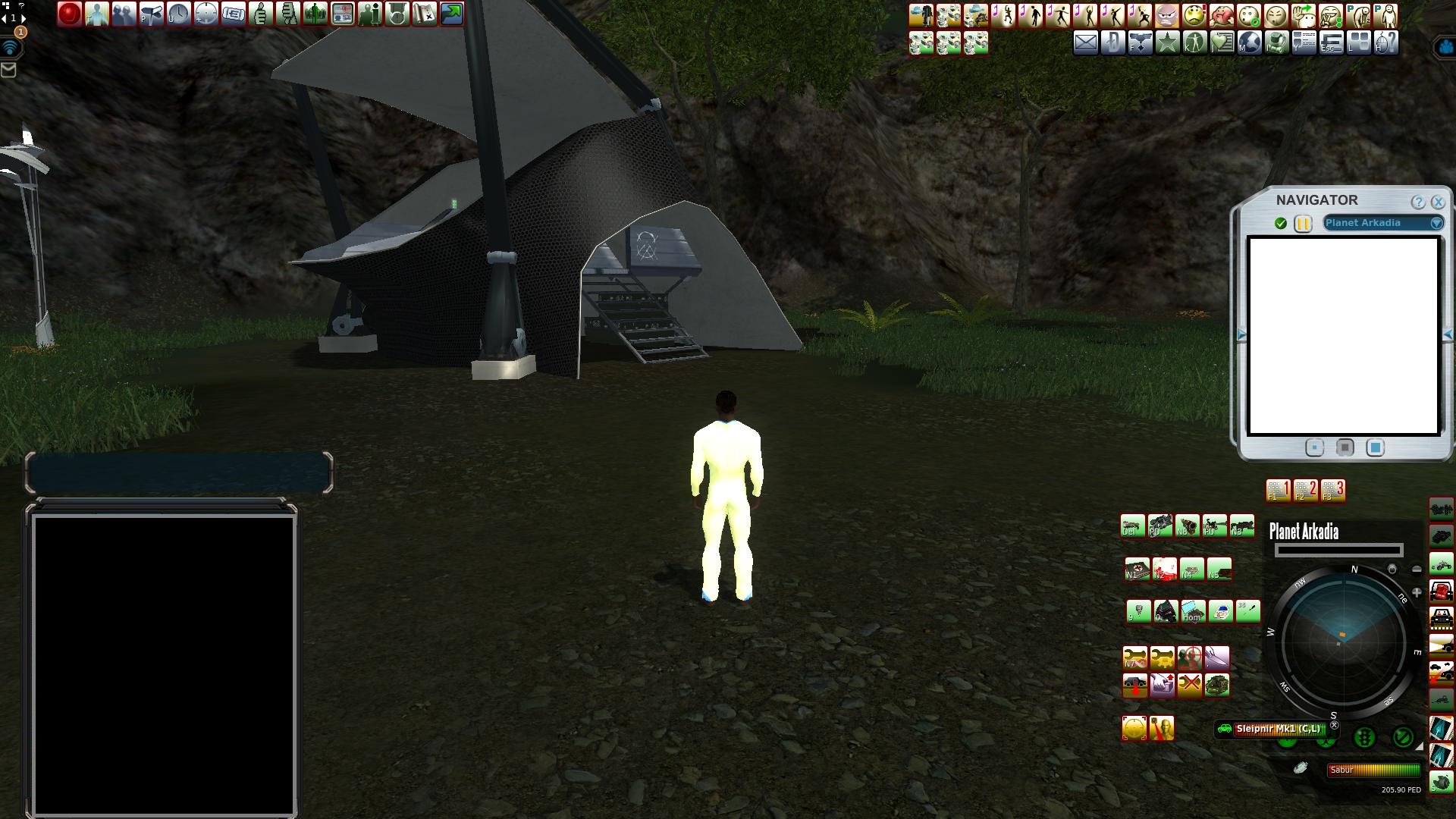Click the yellow pause button in Navigator
1456x819 pixels.
1303,224
